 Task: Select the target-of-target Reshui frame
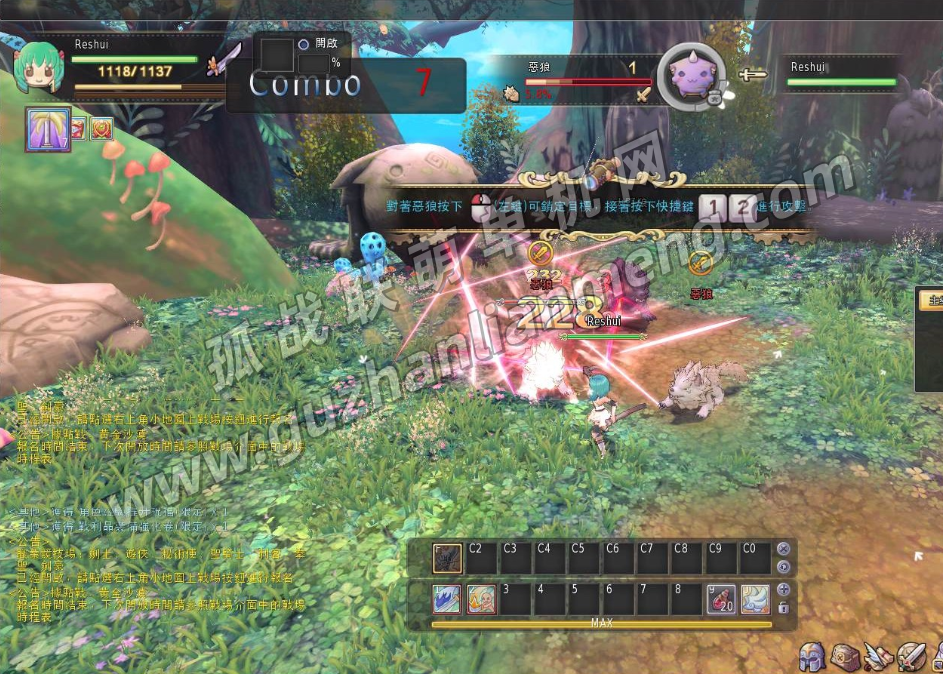point(840,75)
